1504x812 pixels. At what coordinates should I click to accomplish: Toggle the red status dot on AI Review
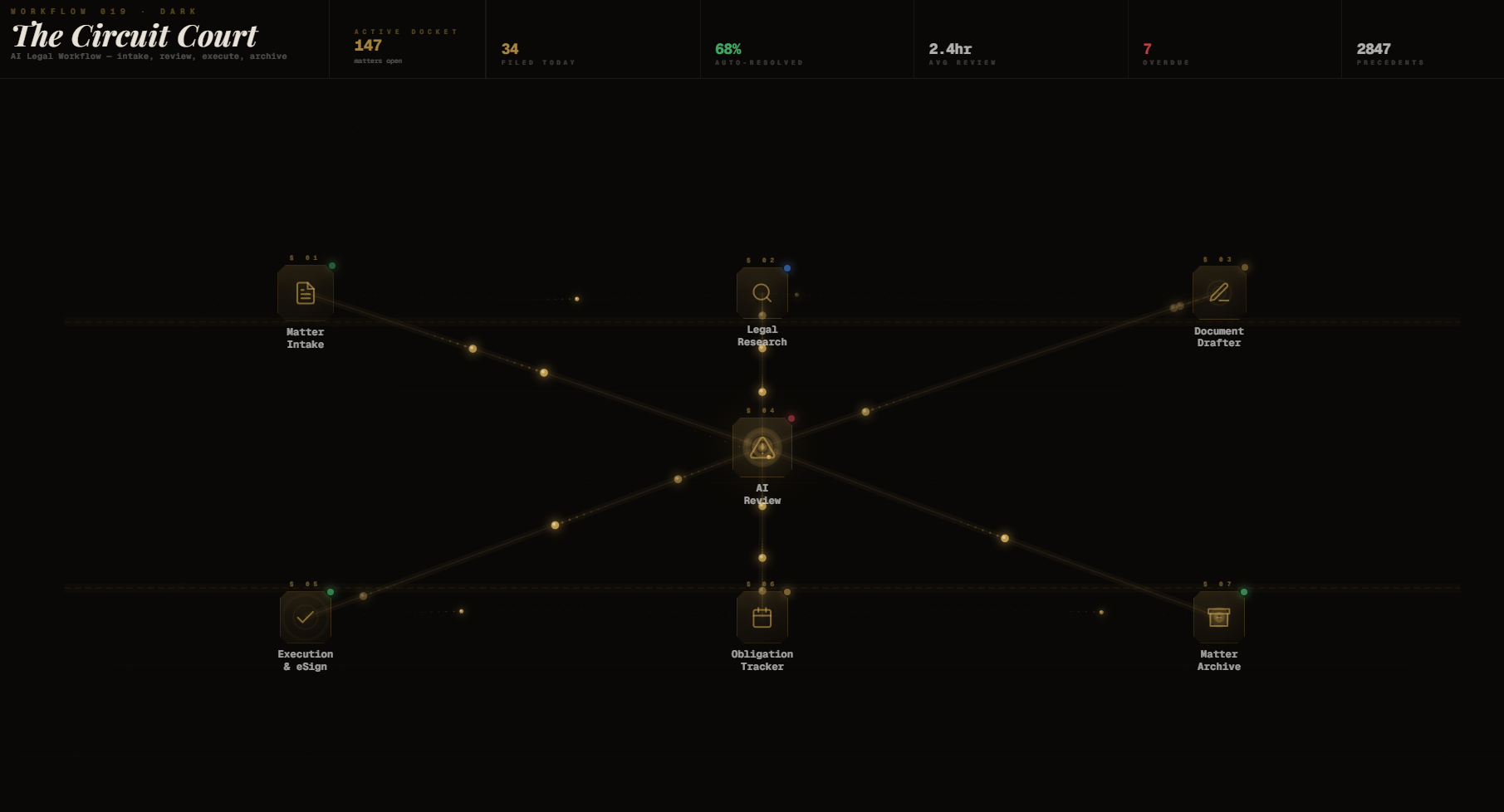pyautogui.click(x=792, y=419)
